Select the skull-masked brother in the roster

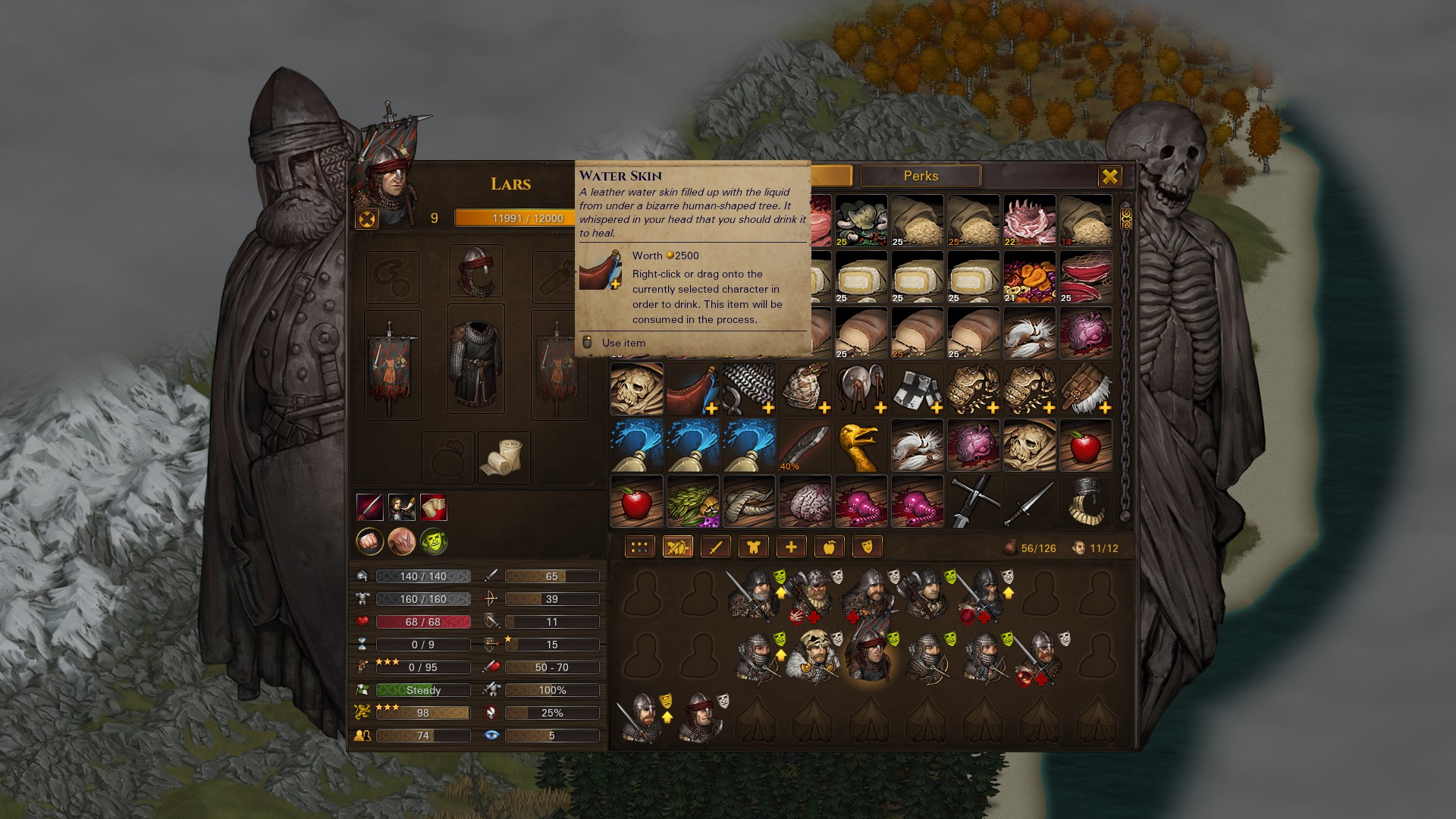point(814,654)
